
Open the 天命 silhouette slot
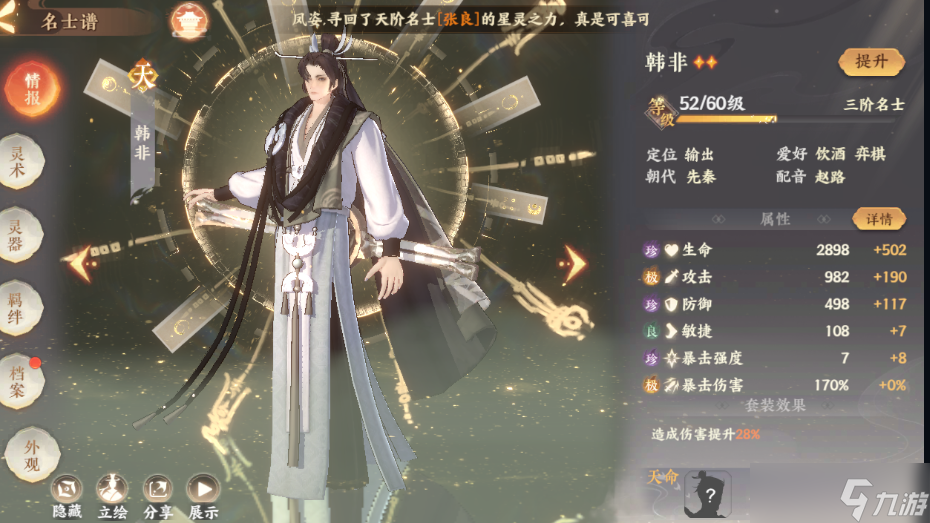(x=708, y=494)
